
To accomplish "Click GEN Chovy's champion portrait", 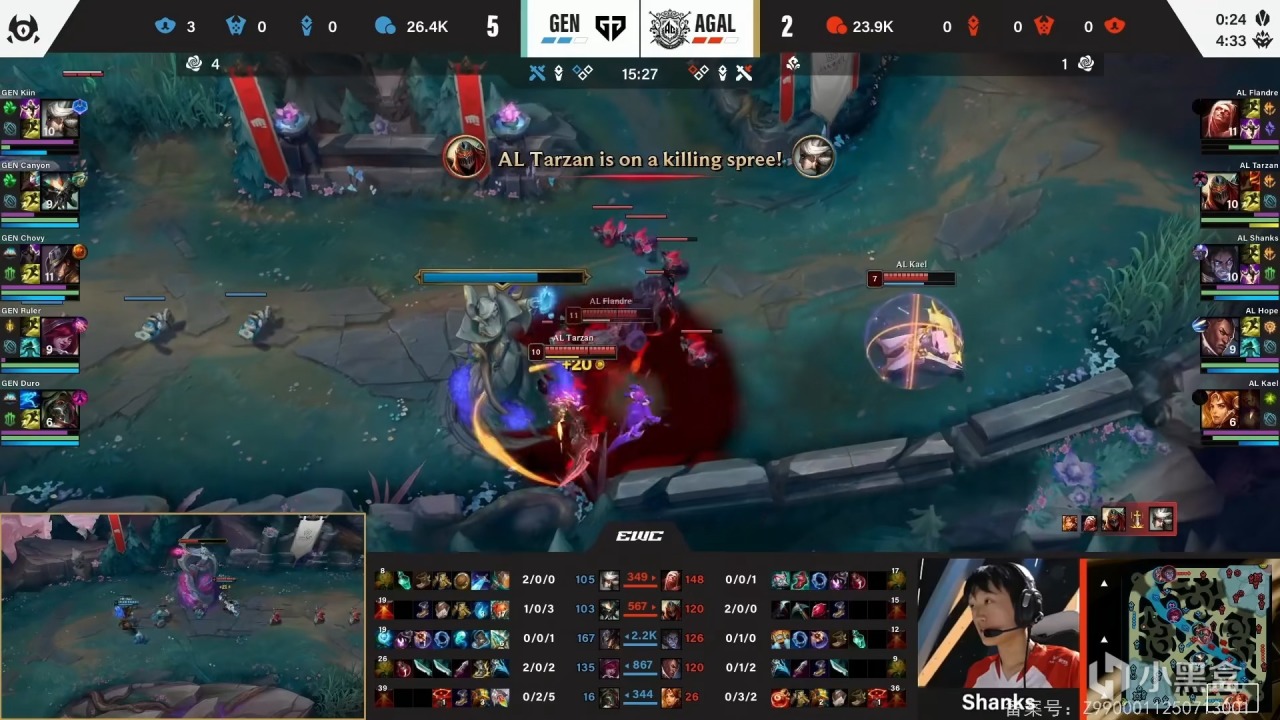I will coord(58,265).
